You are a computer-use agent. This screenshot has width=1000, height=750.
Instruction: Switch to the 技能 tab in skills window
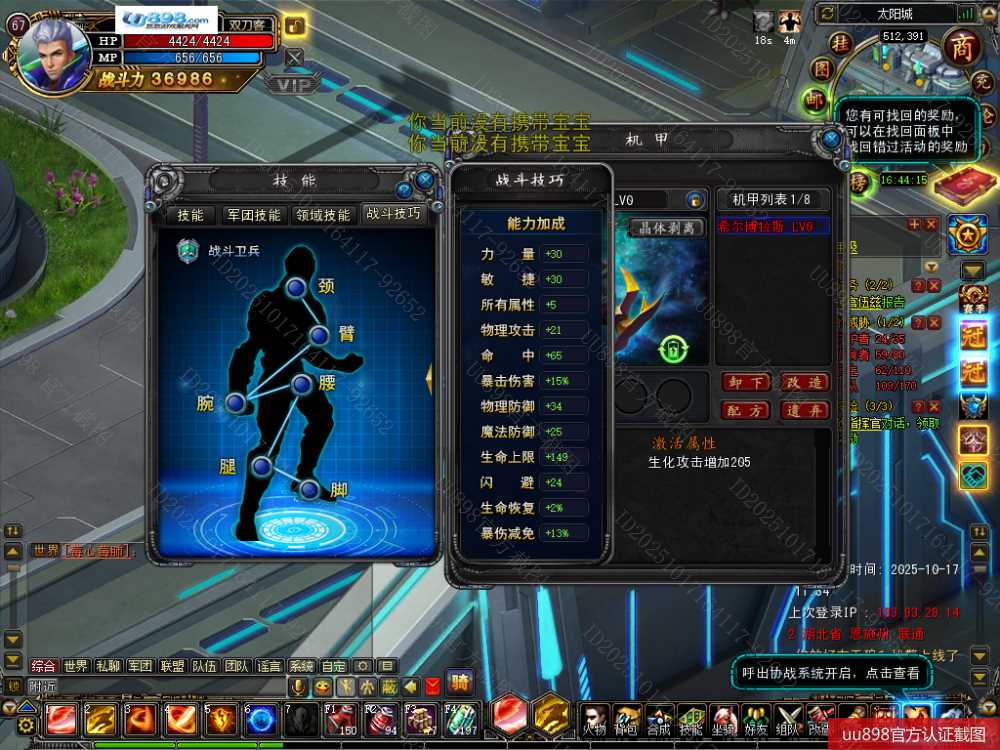(190, 215)
